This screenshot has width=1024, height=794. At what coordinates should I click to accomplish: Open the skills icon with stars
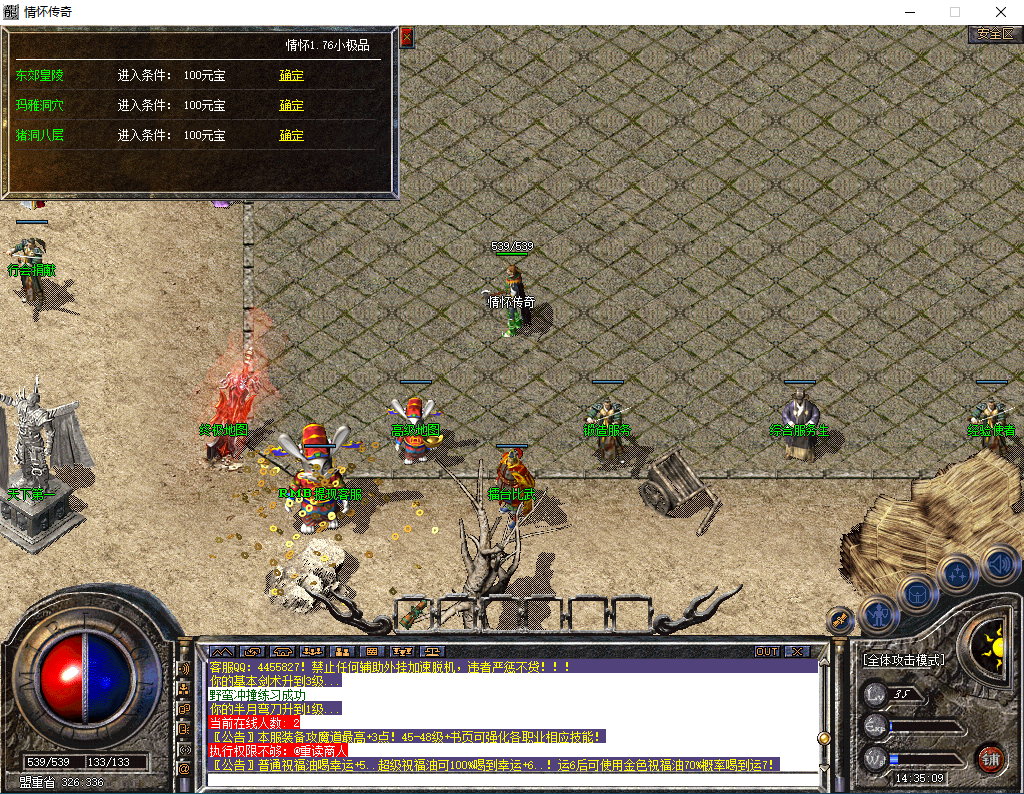click(x=958, y=574)
